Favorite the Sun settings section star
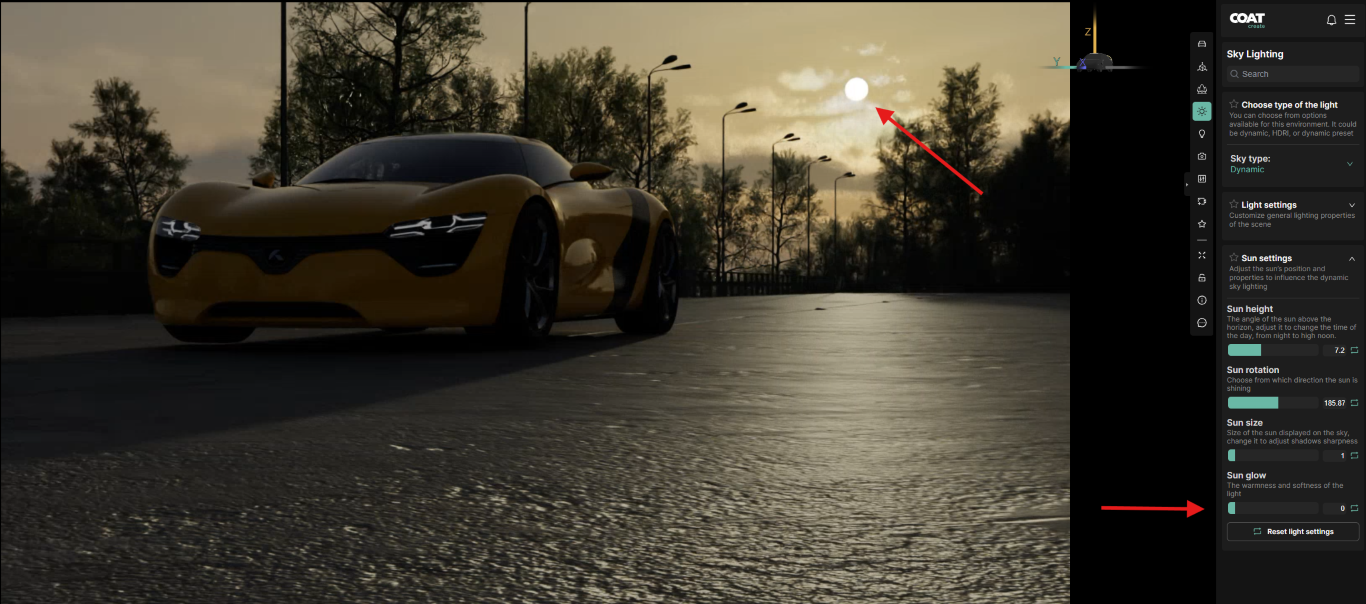Image resolution: width=1366 pixels, height=604 pixels. point(1234,258)
